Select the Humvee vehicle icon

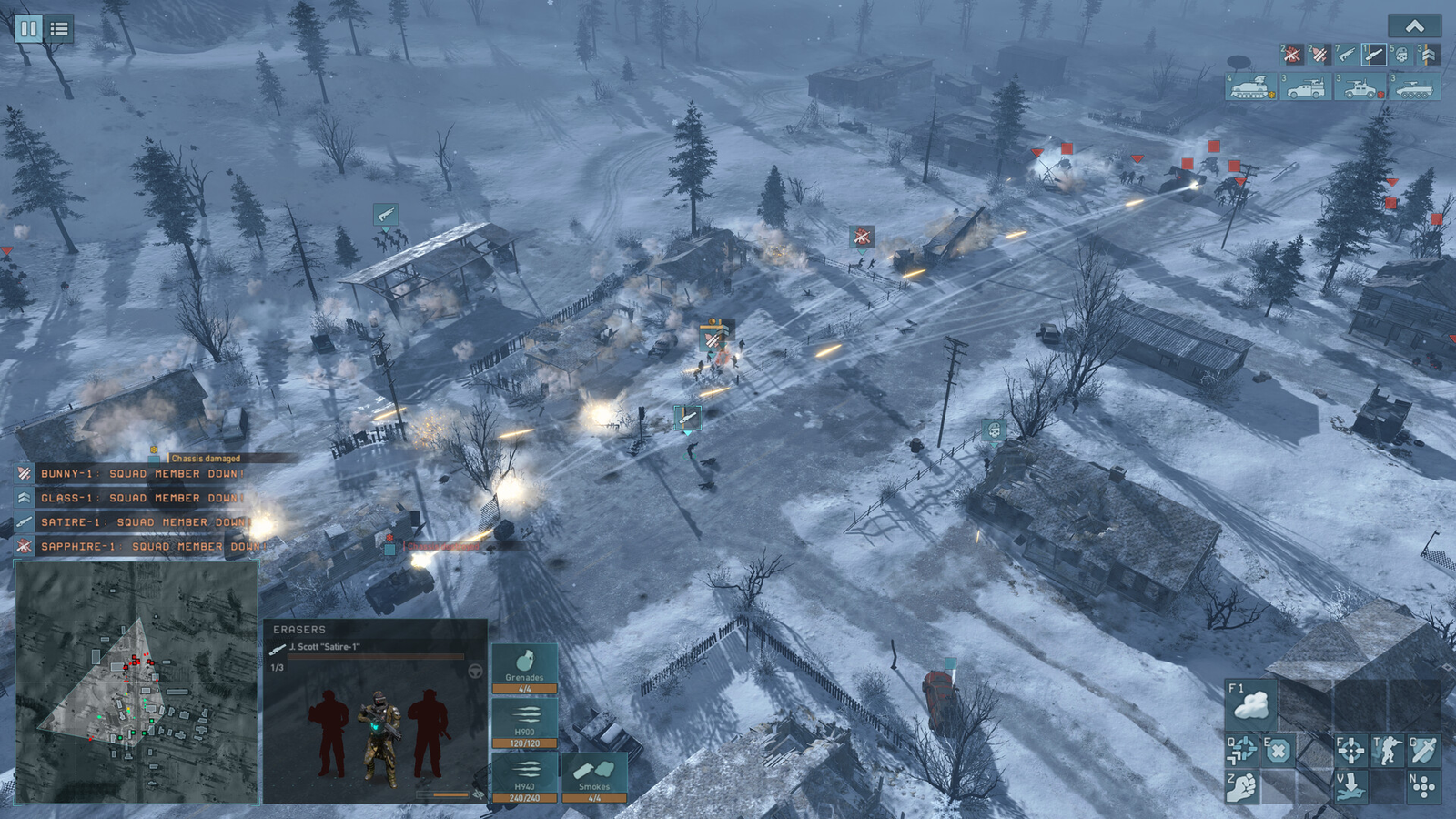1357,86
